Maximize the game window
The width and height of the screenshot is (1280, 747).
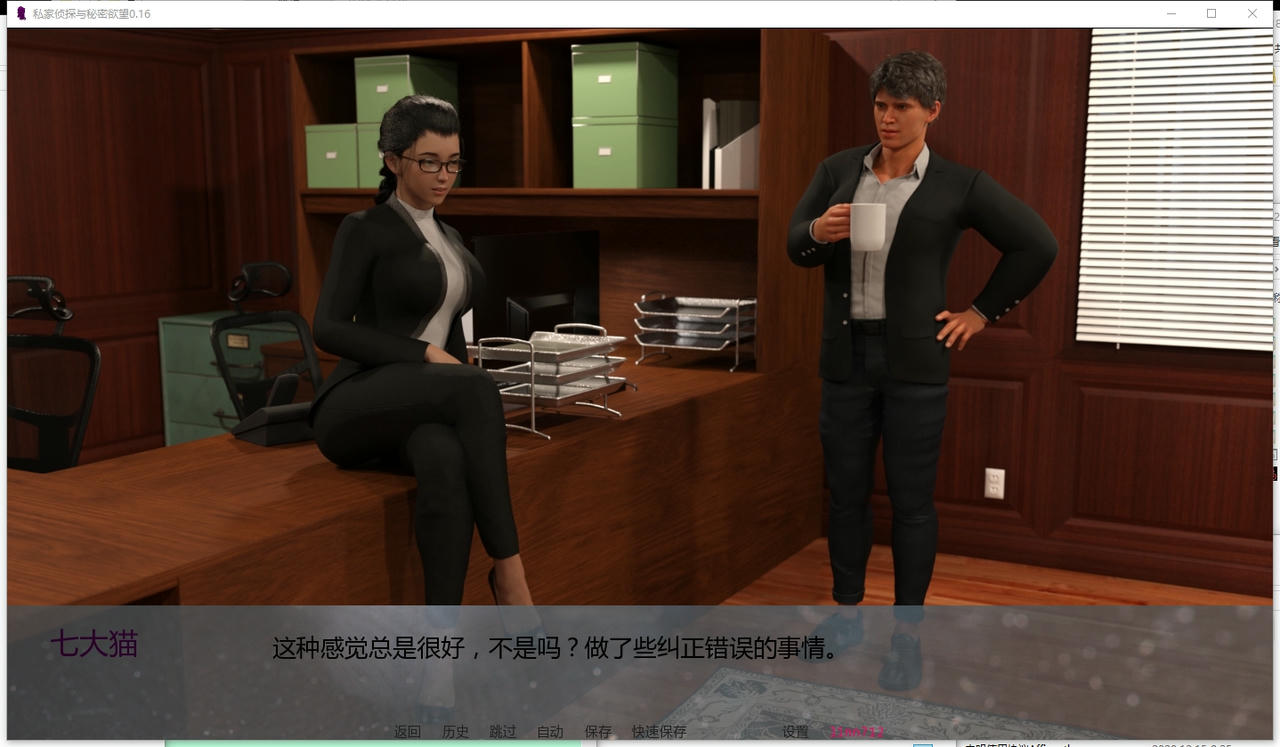1211,13
